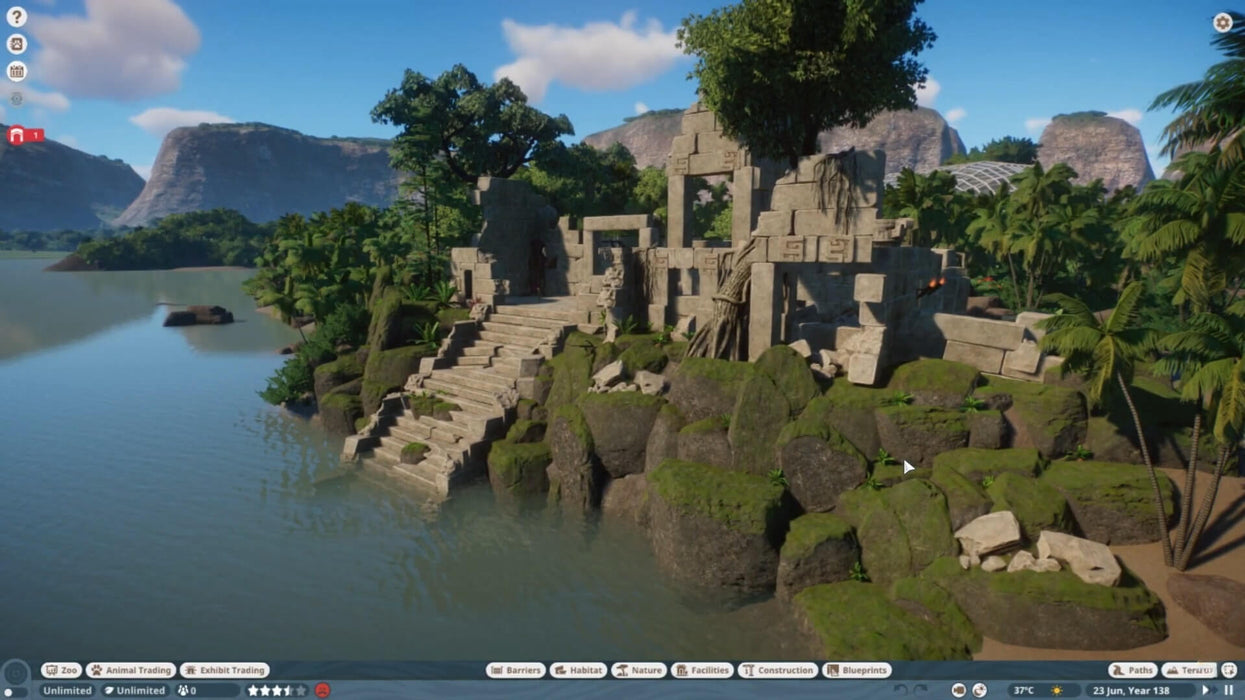The width and height of the screenshot is (1245, 700).
Task: Open the Terrain tool
Action: (x=1189, y=670)
